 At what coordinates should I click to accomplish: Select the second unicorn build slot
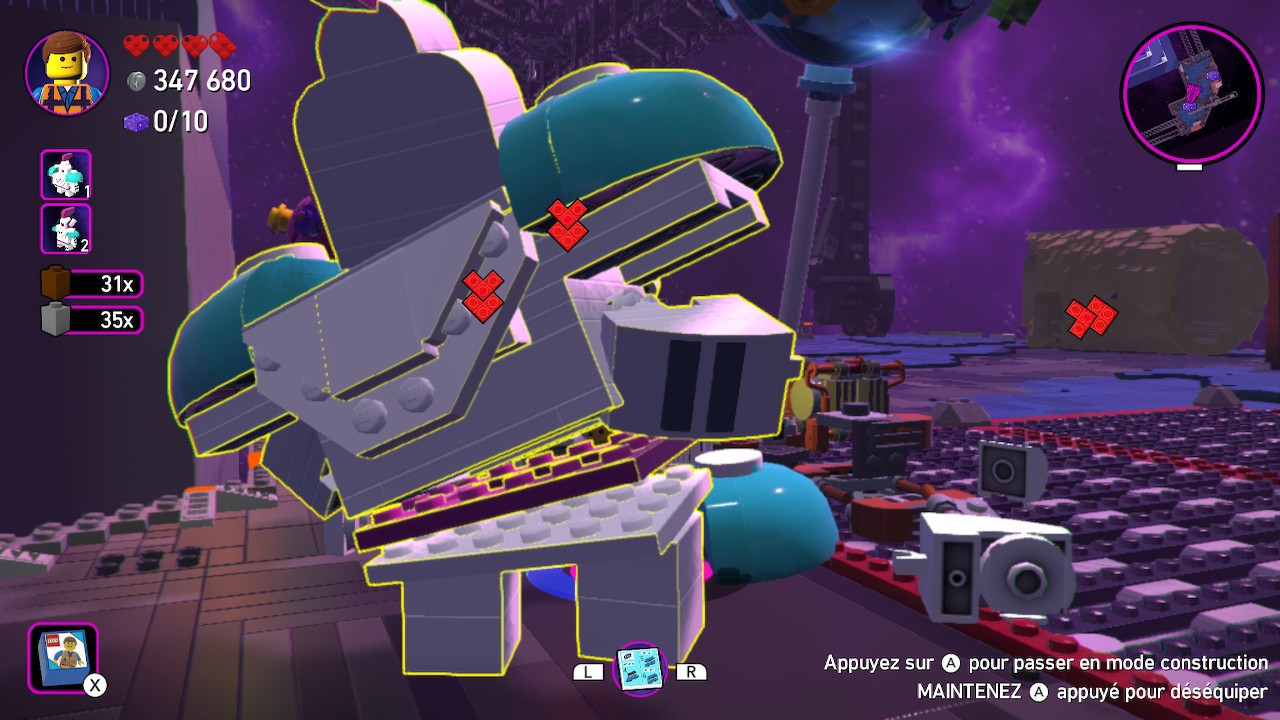66,229
